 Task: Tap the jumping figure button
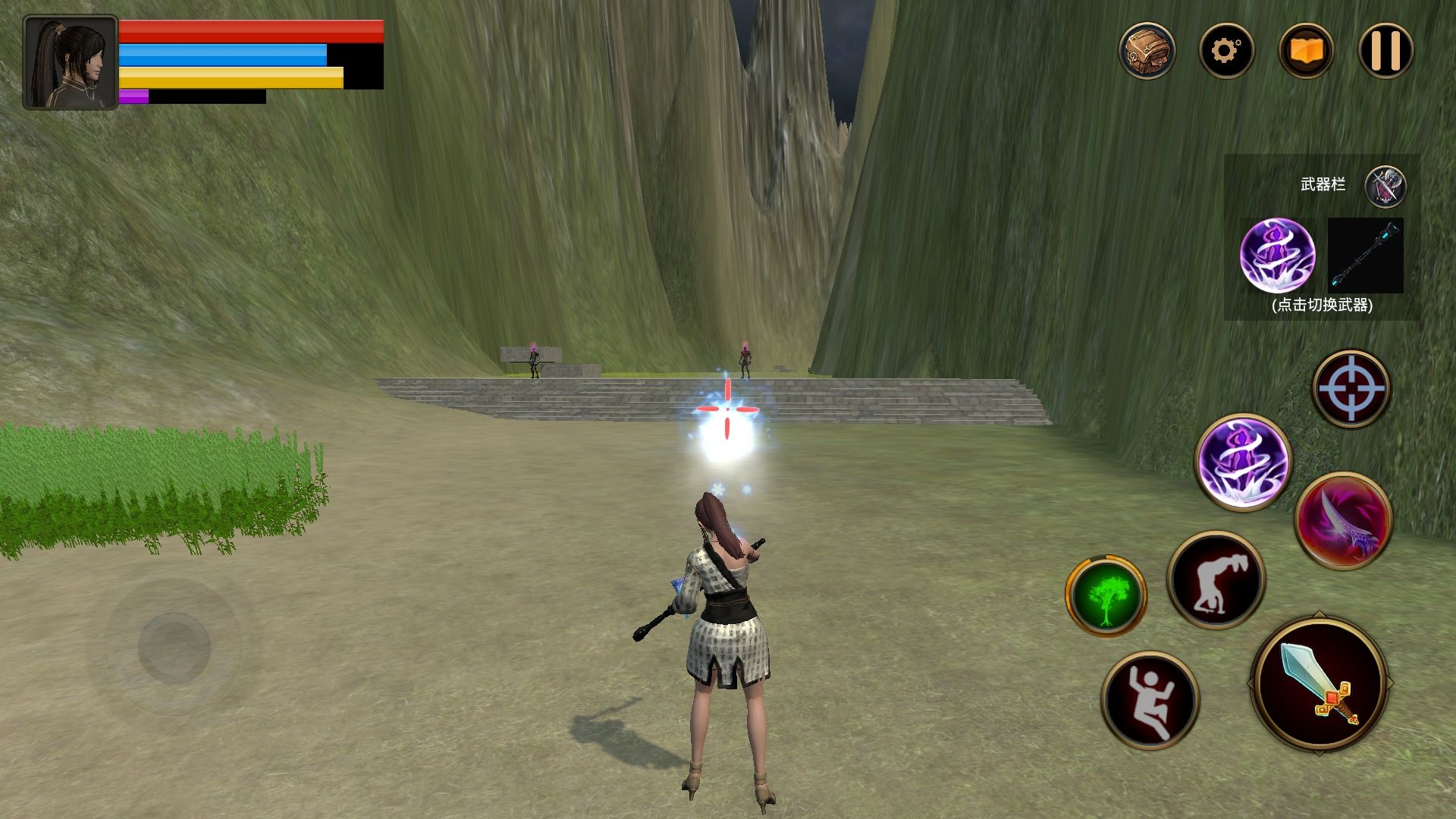coord(1150,699)
